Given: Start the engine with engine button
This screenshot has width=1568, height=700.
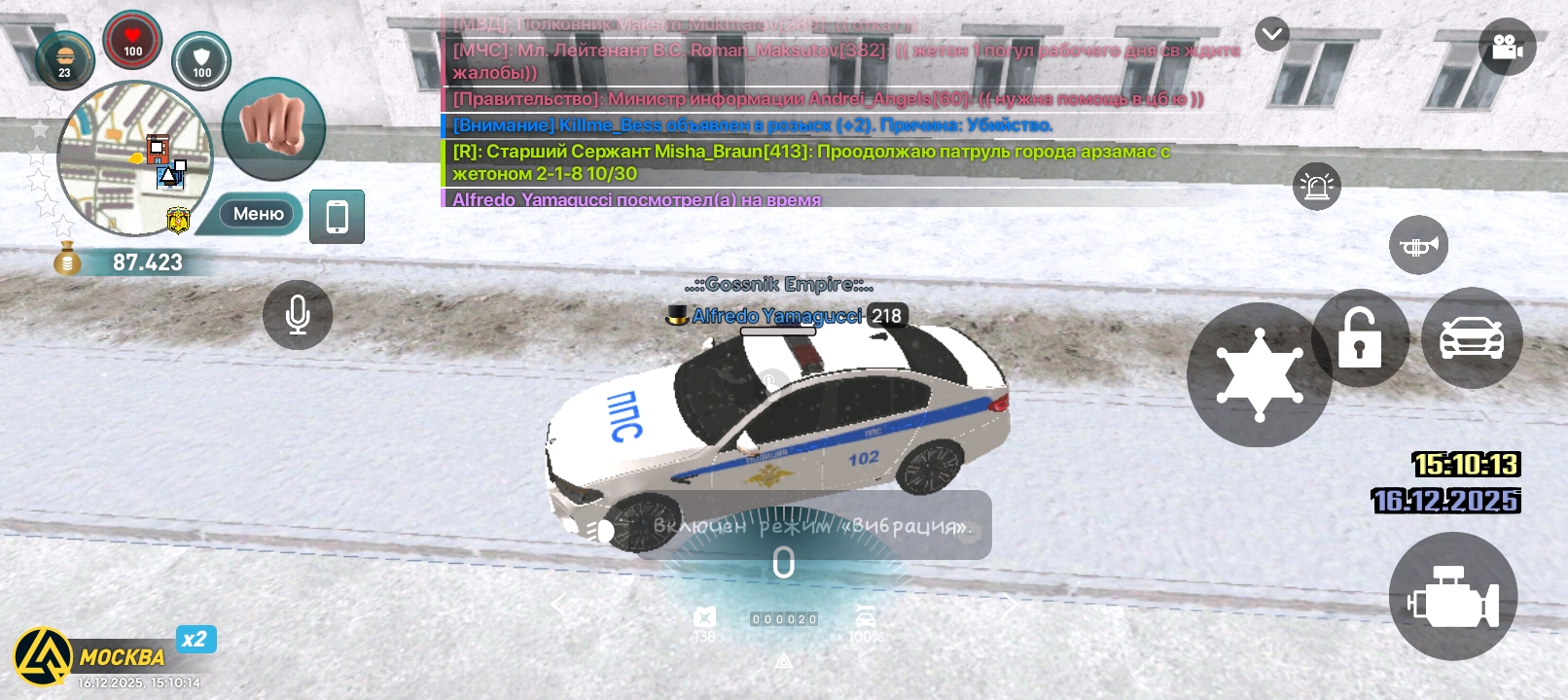Looking at the screenshot, I should tap(1452, 597).
